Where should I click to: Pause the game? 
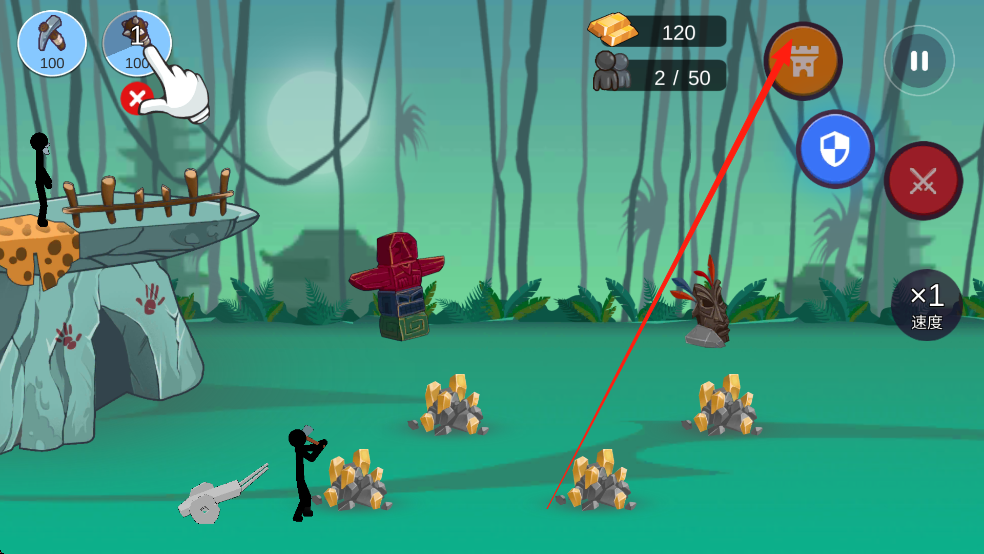pos(918,61)
